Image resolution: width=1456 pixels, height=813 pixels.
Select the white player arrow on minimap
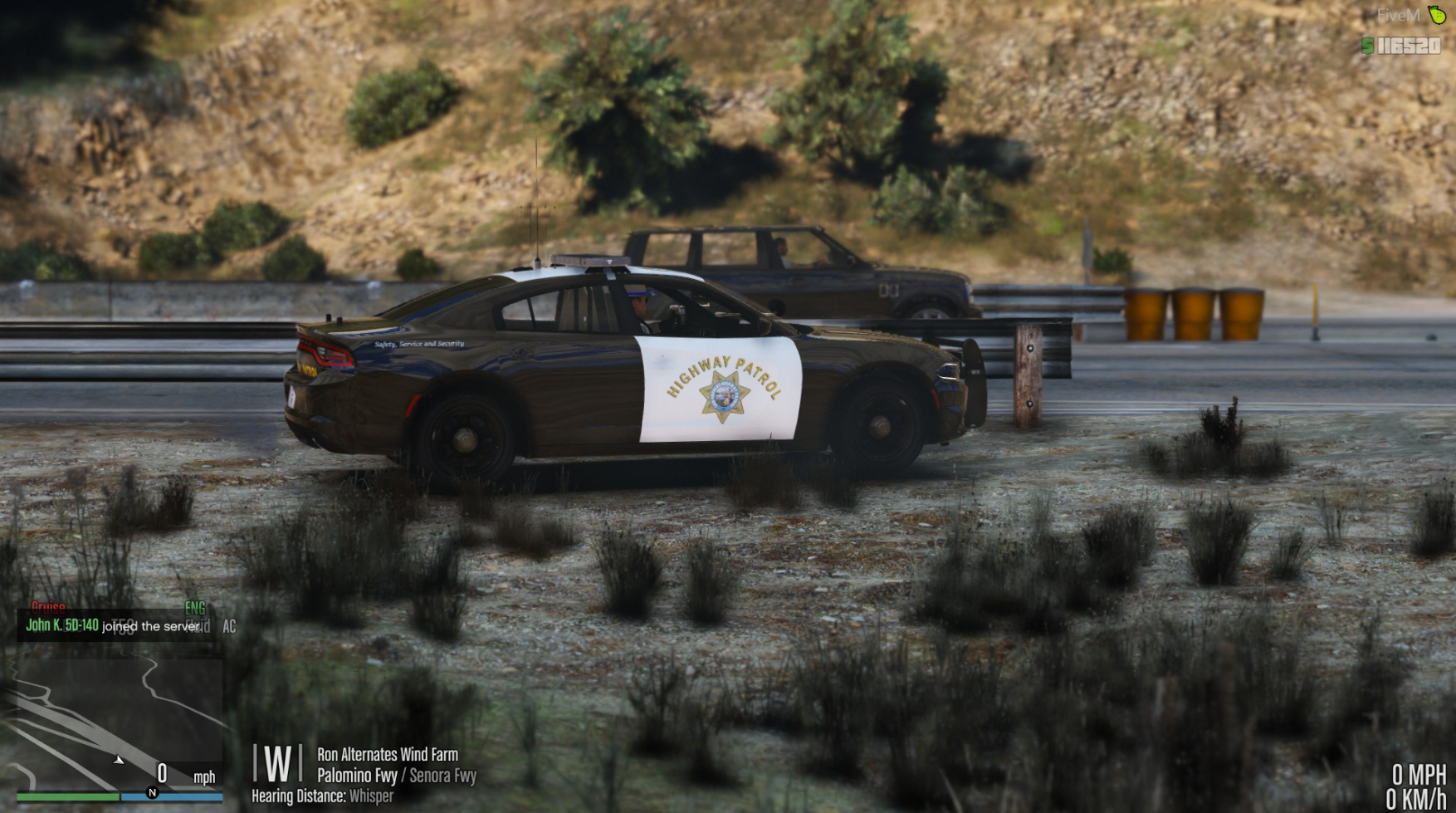click(x=119, y=760)
